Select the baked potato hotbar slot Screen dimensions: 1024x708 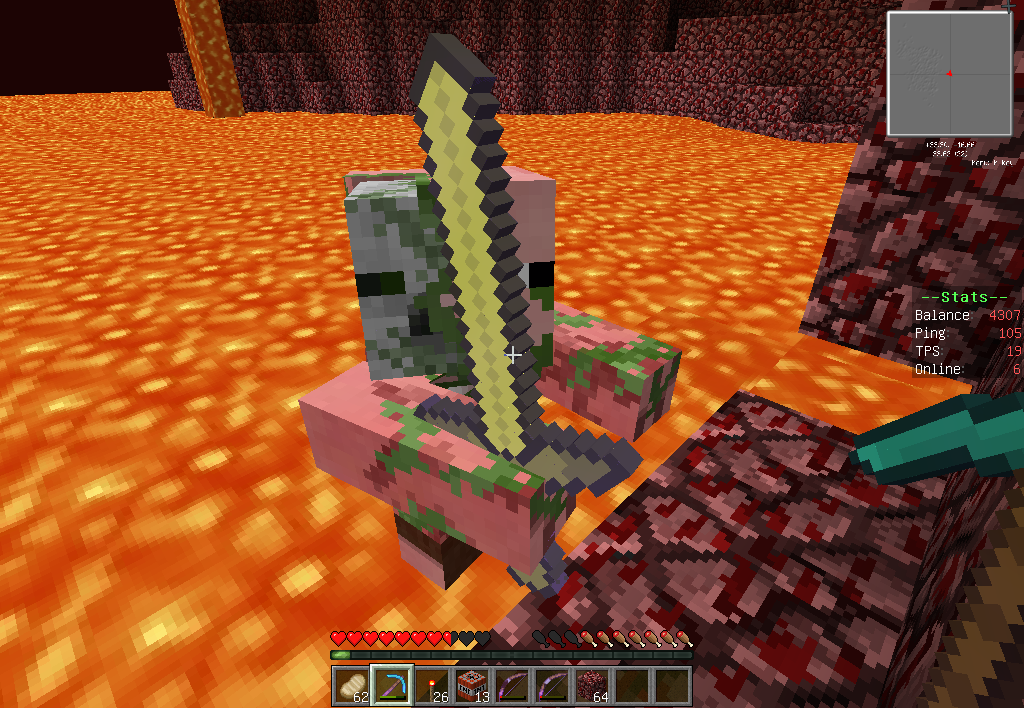pyautogui.click(x=350, y=686)
